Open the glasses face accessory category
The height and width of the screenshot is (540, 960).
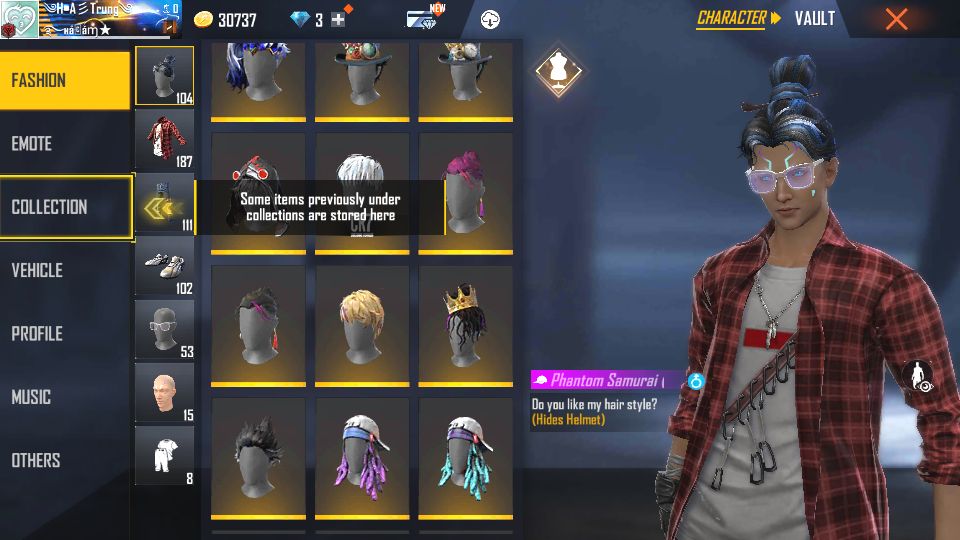(164, 329)
